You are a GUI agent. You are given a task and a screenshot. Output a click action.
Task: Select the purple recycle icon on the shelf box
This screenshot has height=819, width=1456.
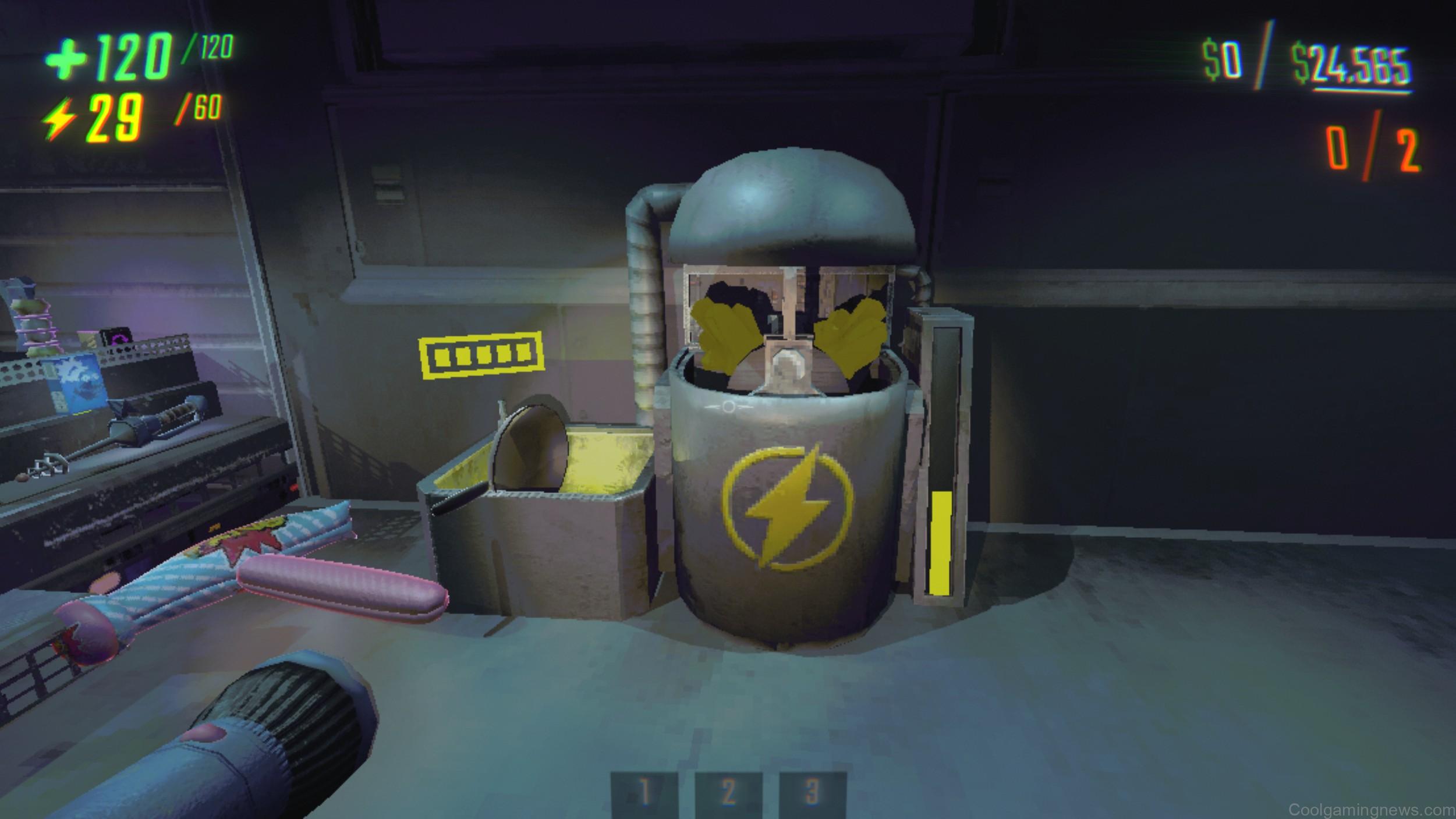(119, 339)
